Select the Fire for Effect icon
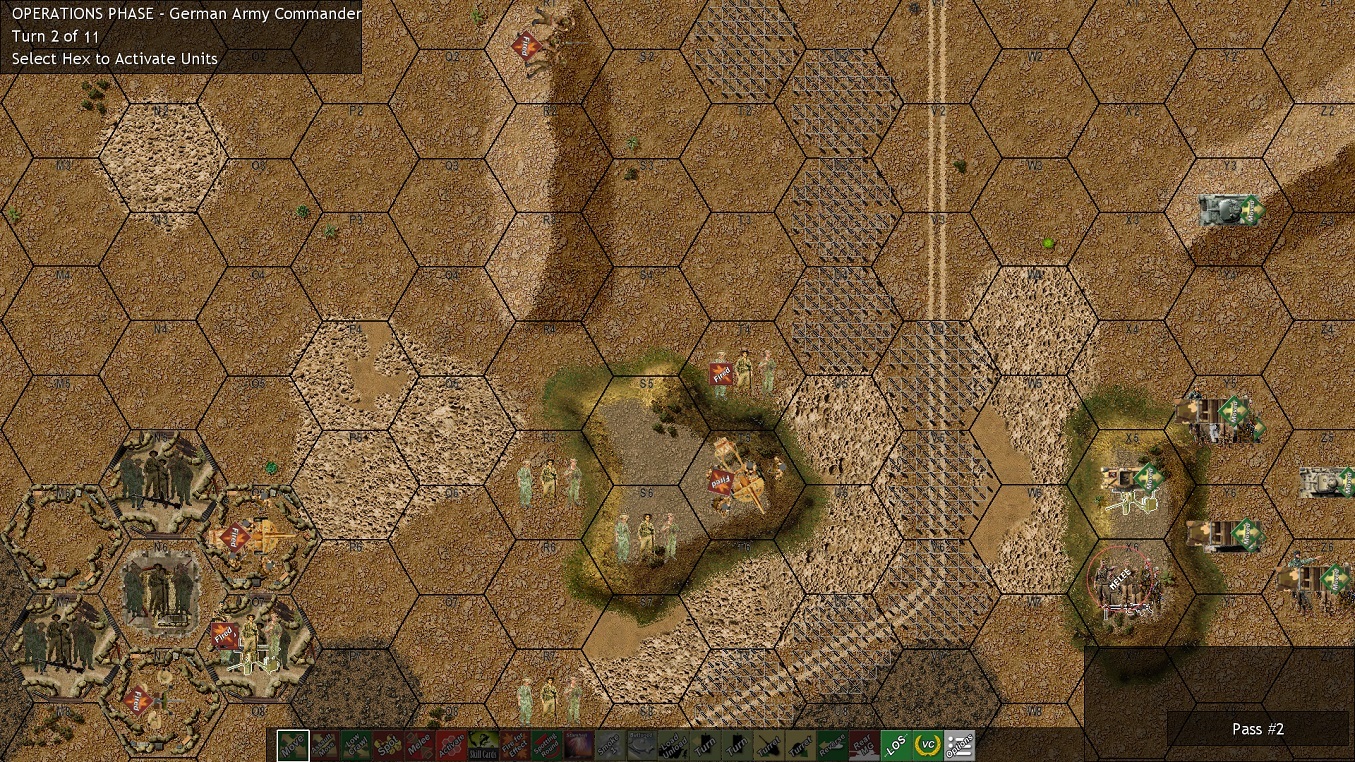 pyautogui.click(x=514, y=745)
